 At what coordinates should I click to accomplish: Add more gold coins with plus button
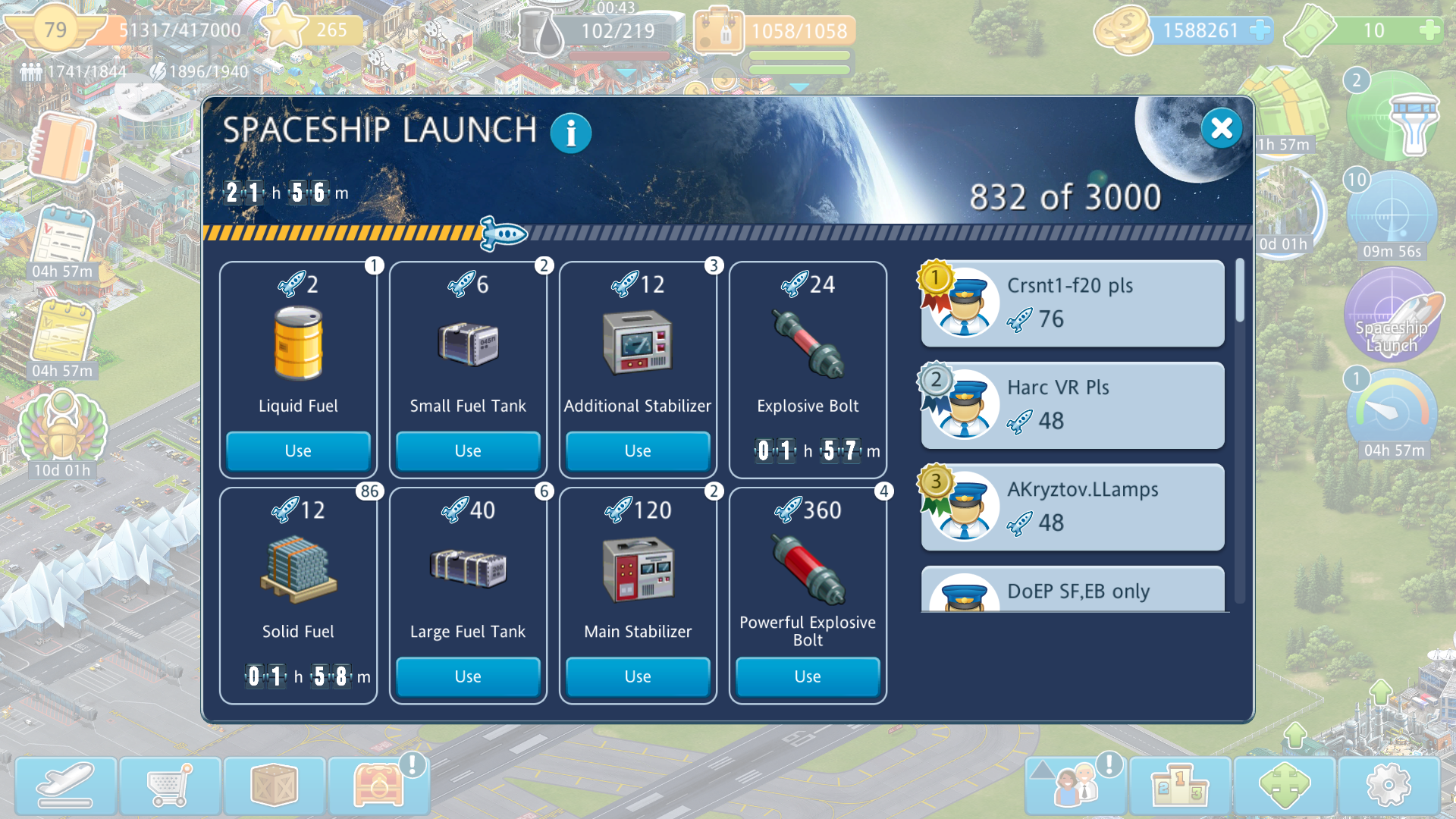click(x=1260, y=30)
